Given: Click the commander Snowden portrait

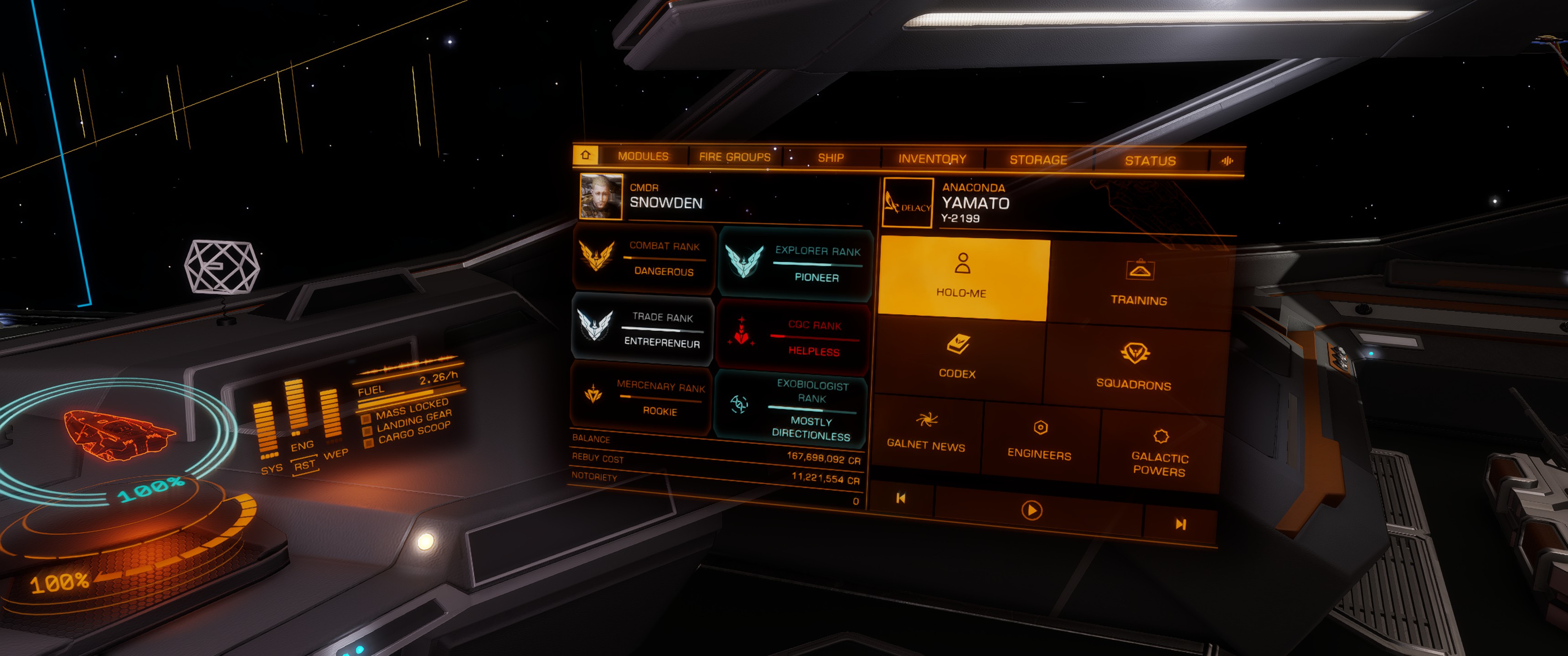Looking at the screenshot, I should (x=601, y=196).
